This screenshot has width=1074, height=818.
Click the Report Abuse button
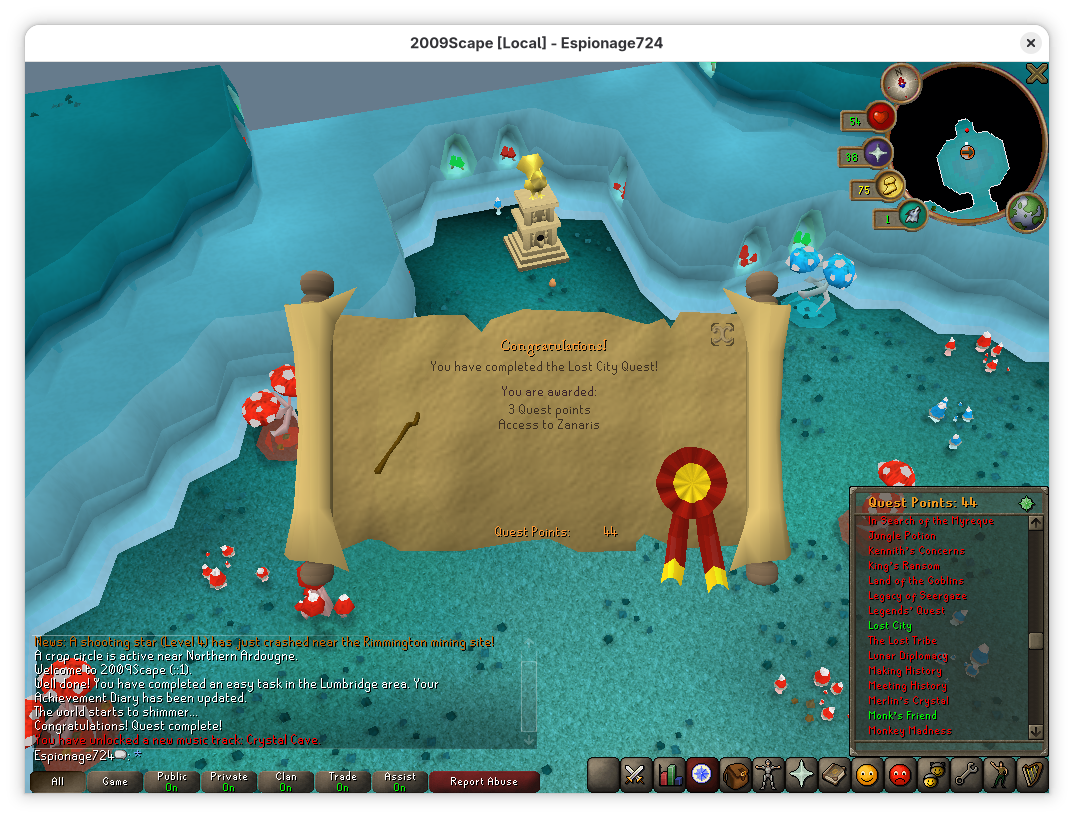[x=484, y=782]
